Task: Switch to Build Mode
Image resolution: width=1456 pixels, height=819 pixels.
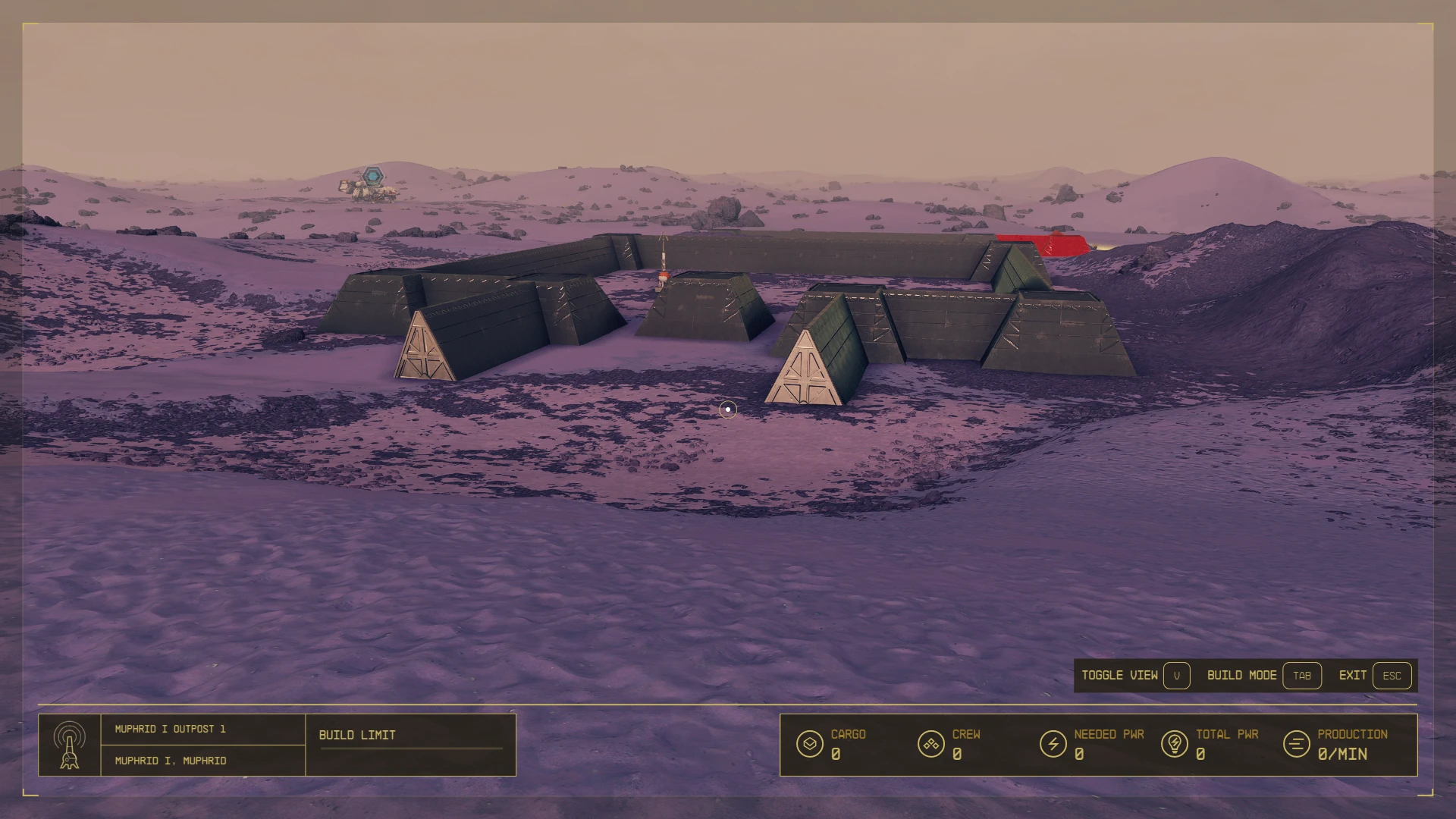Action: click(1242, 675)
